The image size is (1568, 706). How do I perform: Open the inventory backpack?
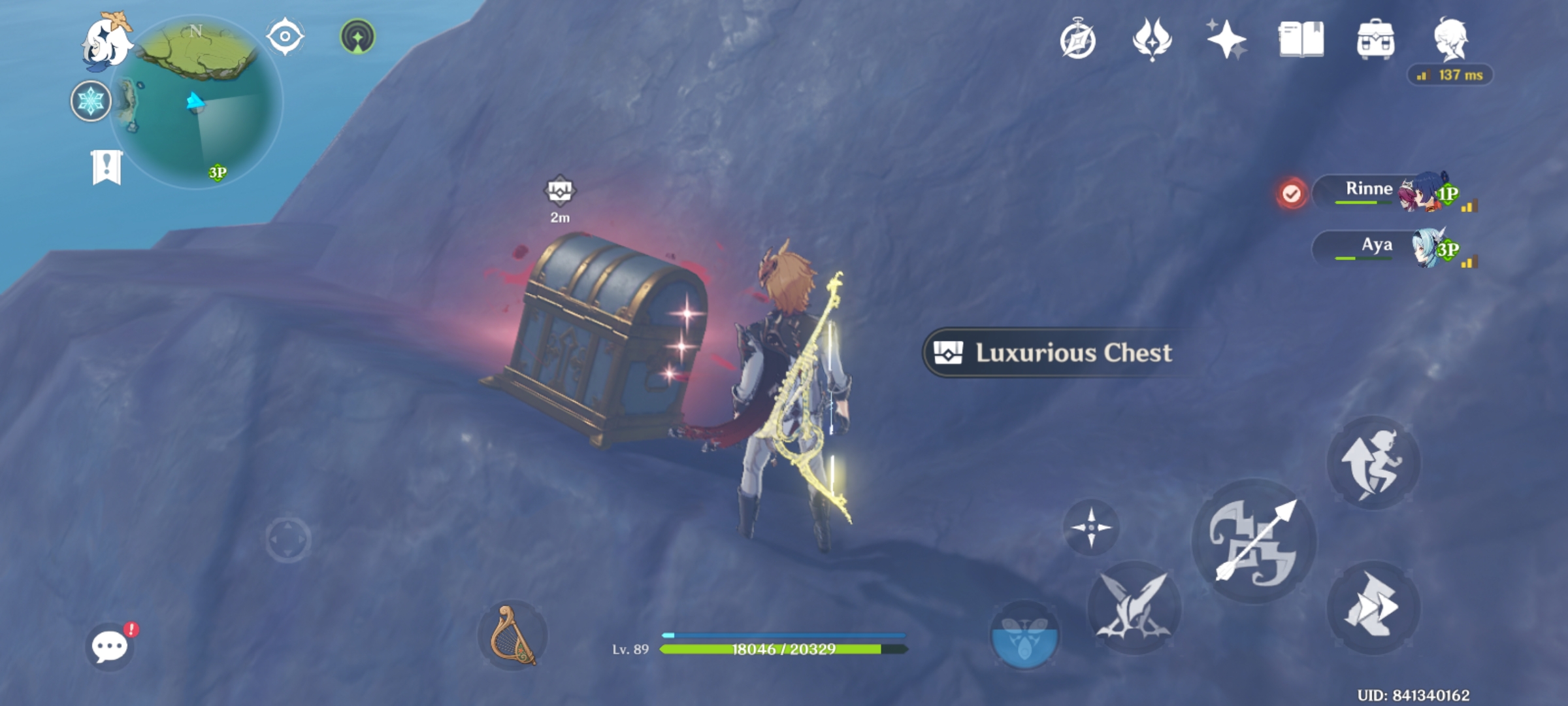pos(1377,41)
